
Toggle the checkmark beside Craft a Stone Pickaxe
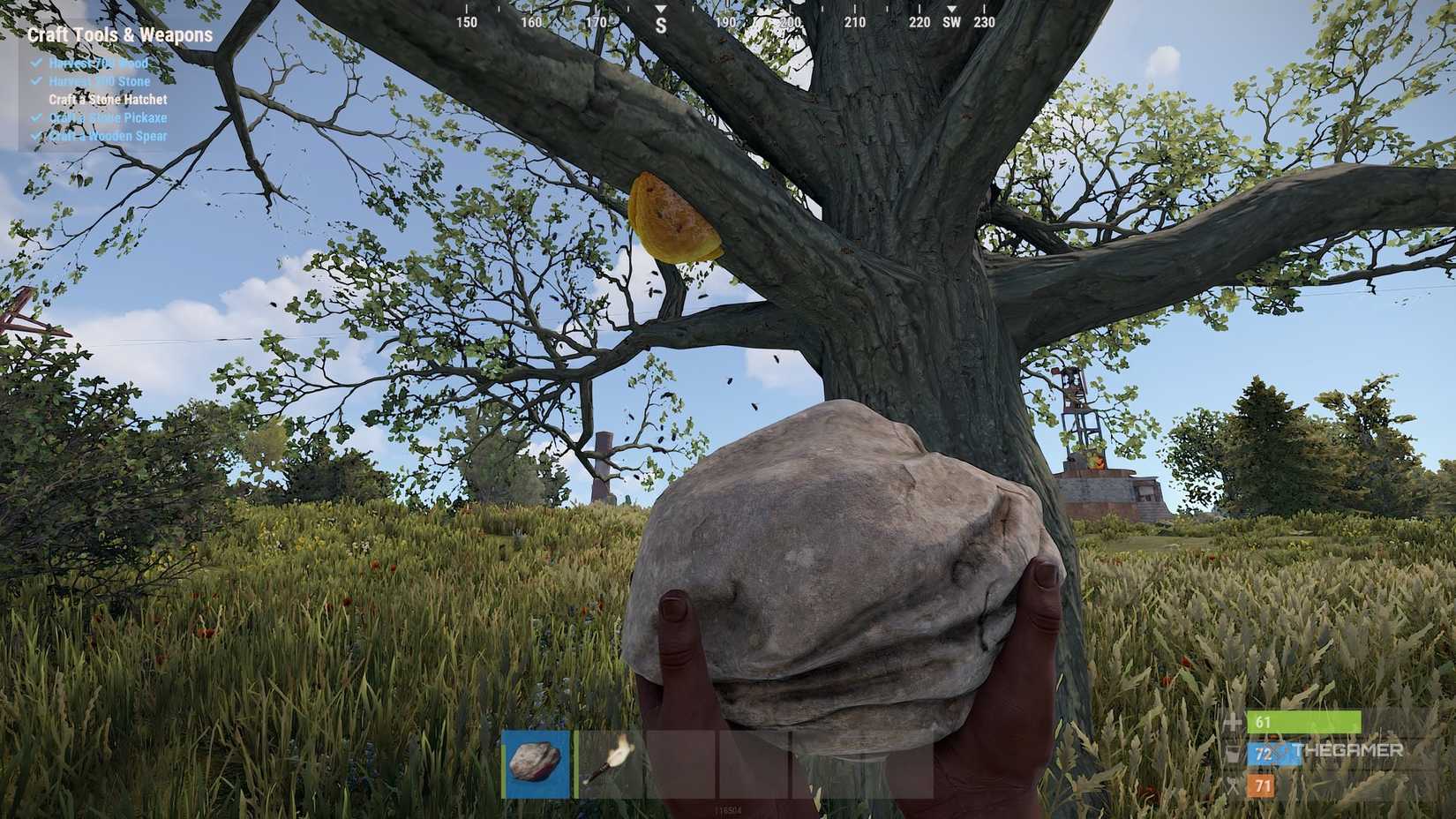37,117
